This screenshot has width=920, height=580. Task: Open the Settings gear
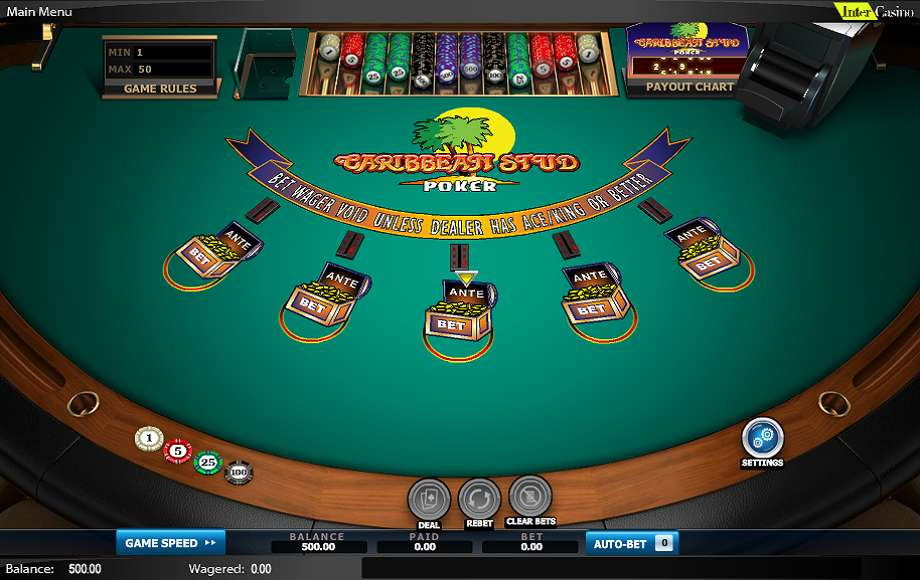pos(762,438)
